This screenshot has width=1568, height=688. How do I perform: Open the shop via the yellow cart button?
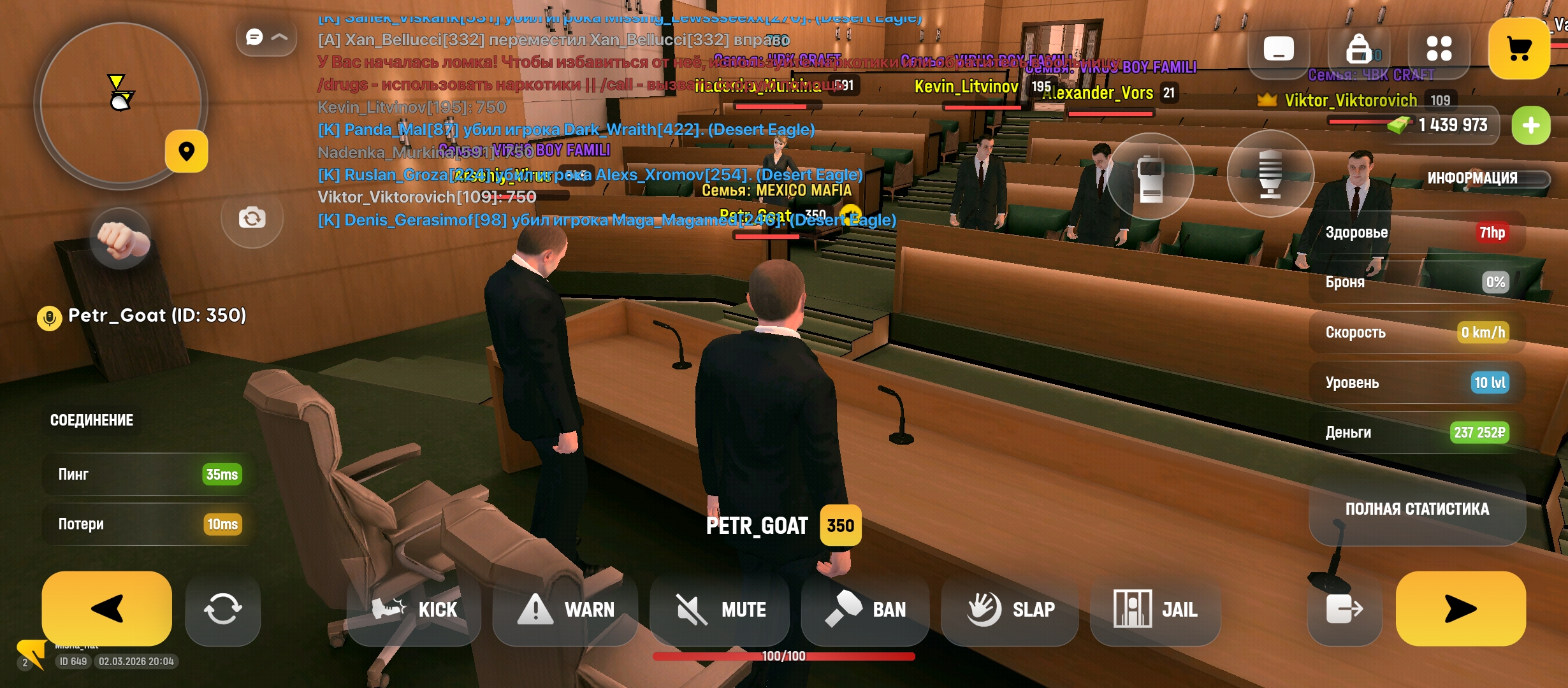[x=1519, y=48]
